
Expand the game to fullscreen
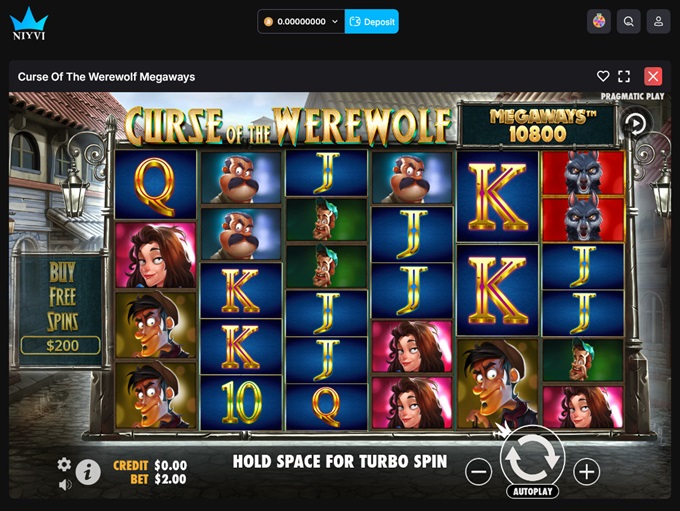click(624, 76)
